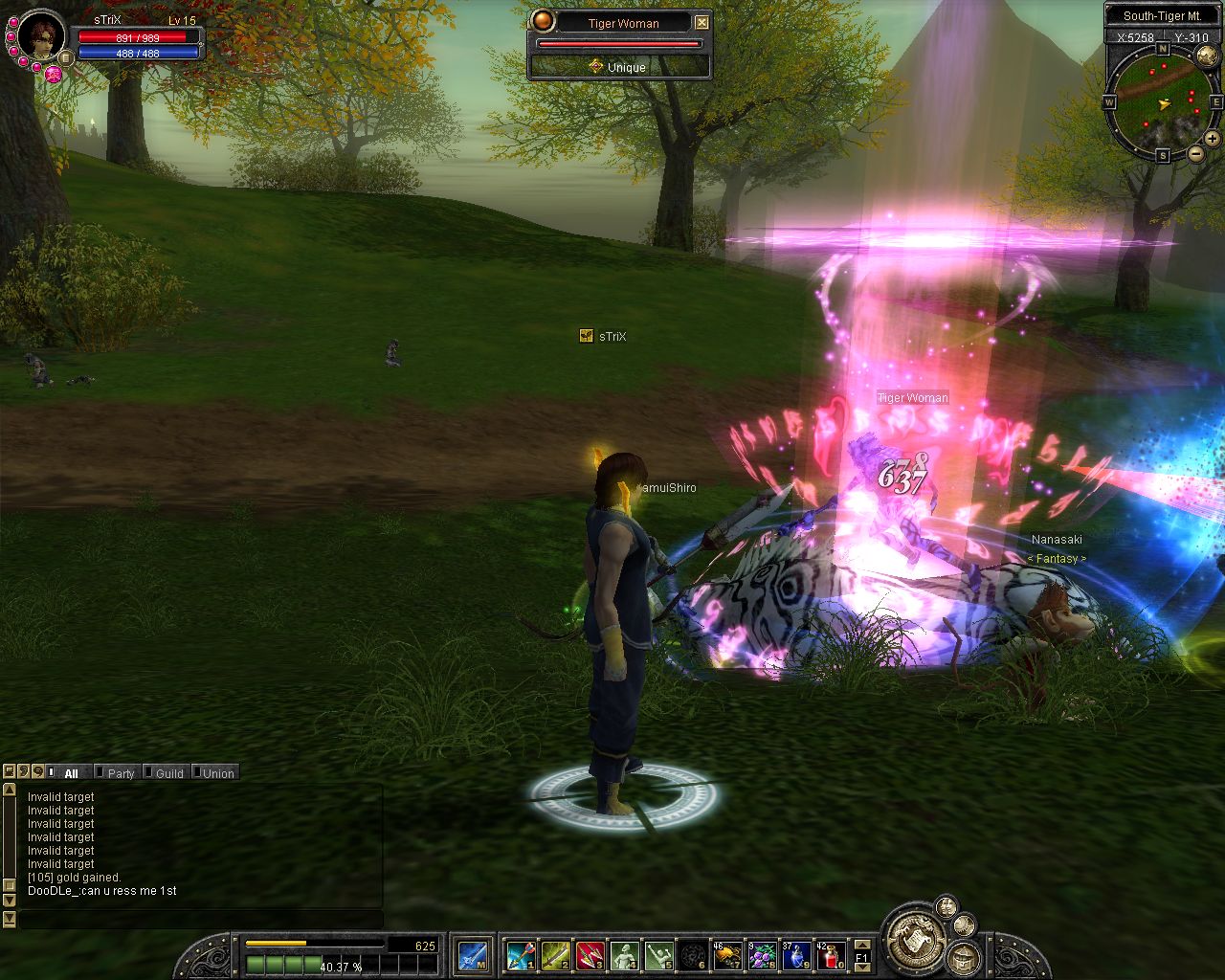Zoom out the minimap with minus button

[1195, 153]
